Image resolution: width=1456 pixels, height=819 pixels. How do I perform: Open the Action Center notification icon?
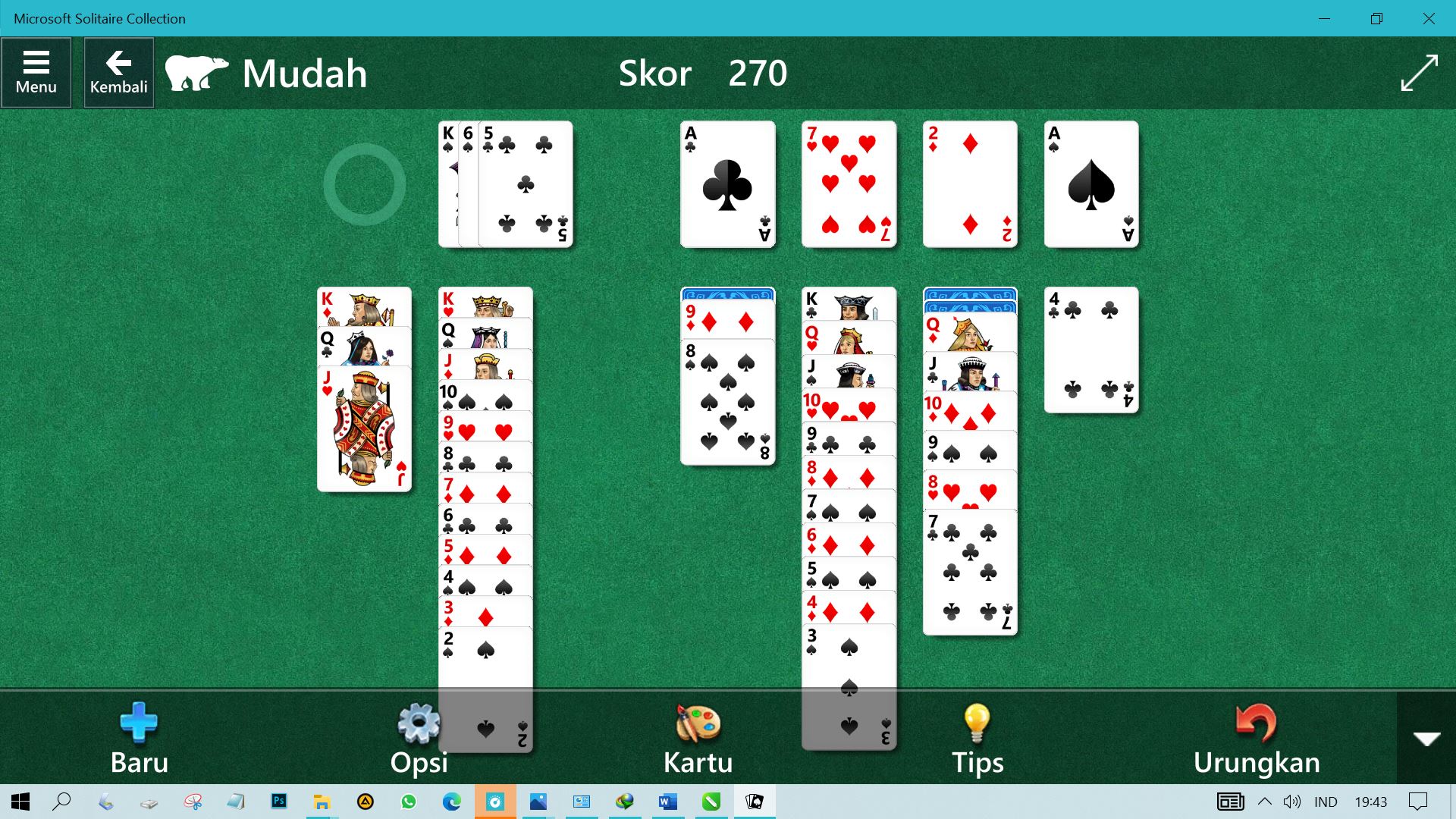[1419, 801]
